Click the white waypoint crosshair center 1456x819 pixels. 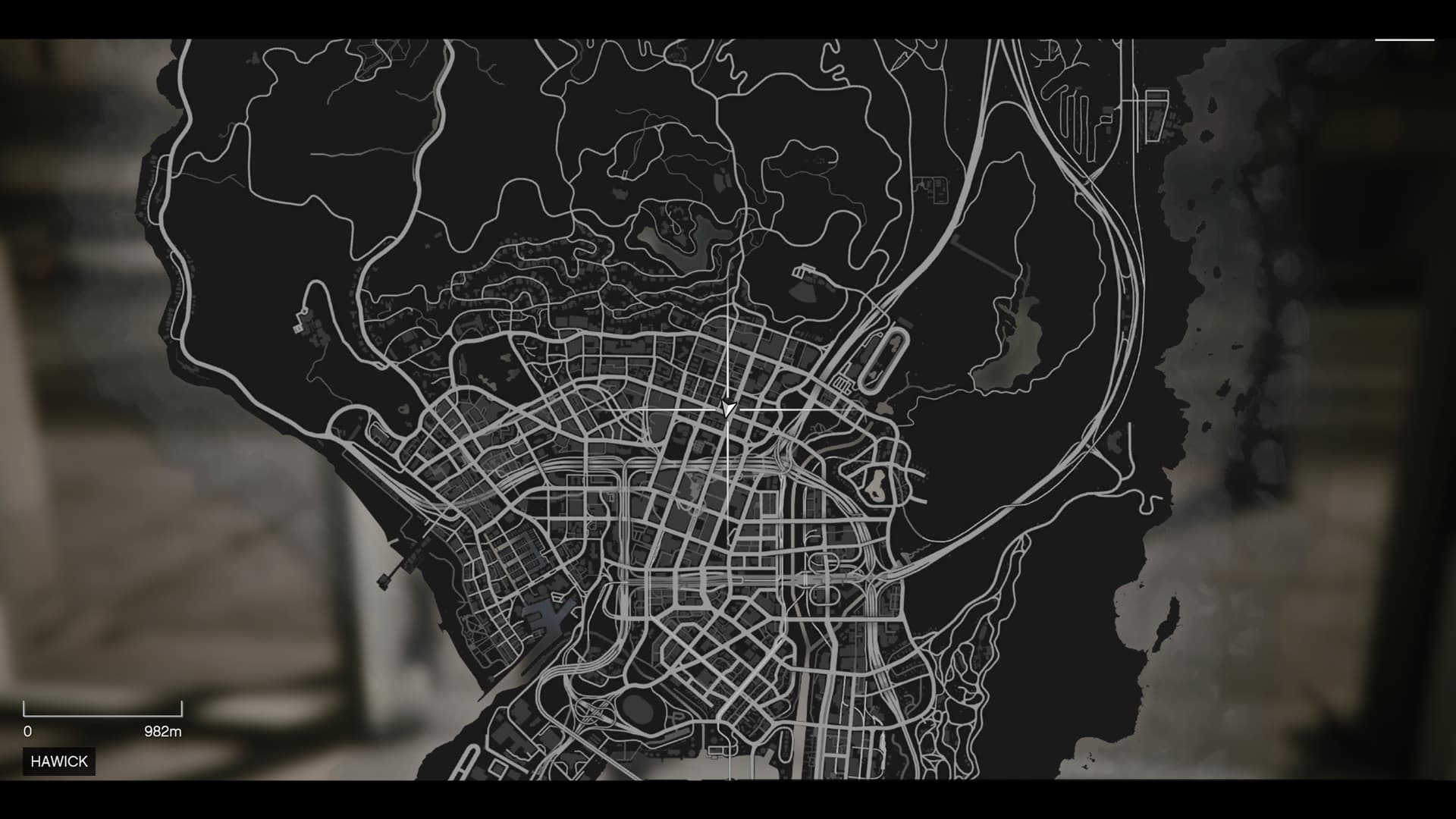click(727, 409)
